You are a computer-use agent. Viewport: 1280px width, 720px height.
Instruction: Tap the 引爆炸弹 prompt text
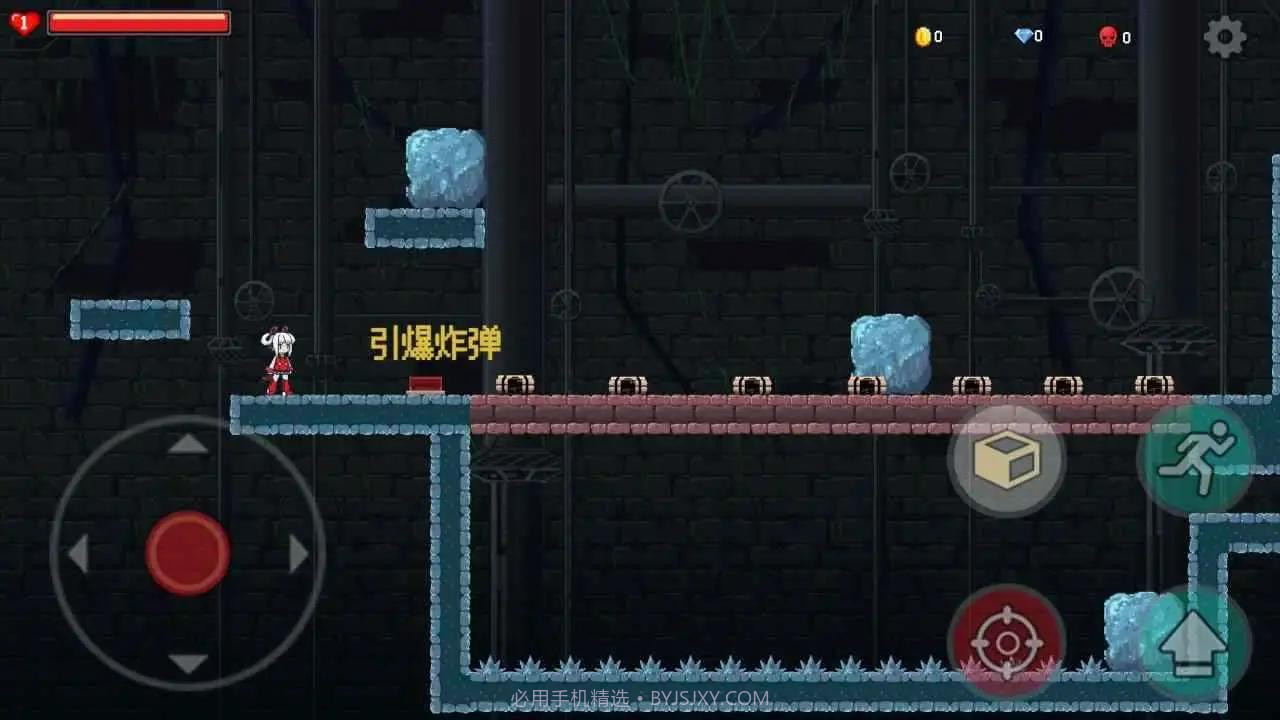coord(436,341)
